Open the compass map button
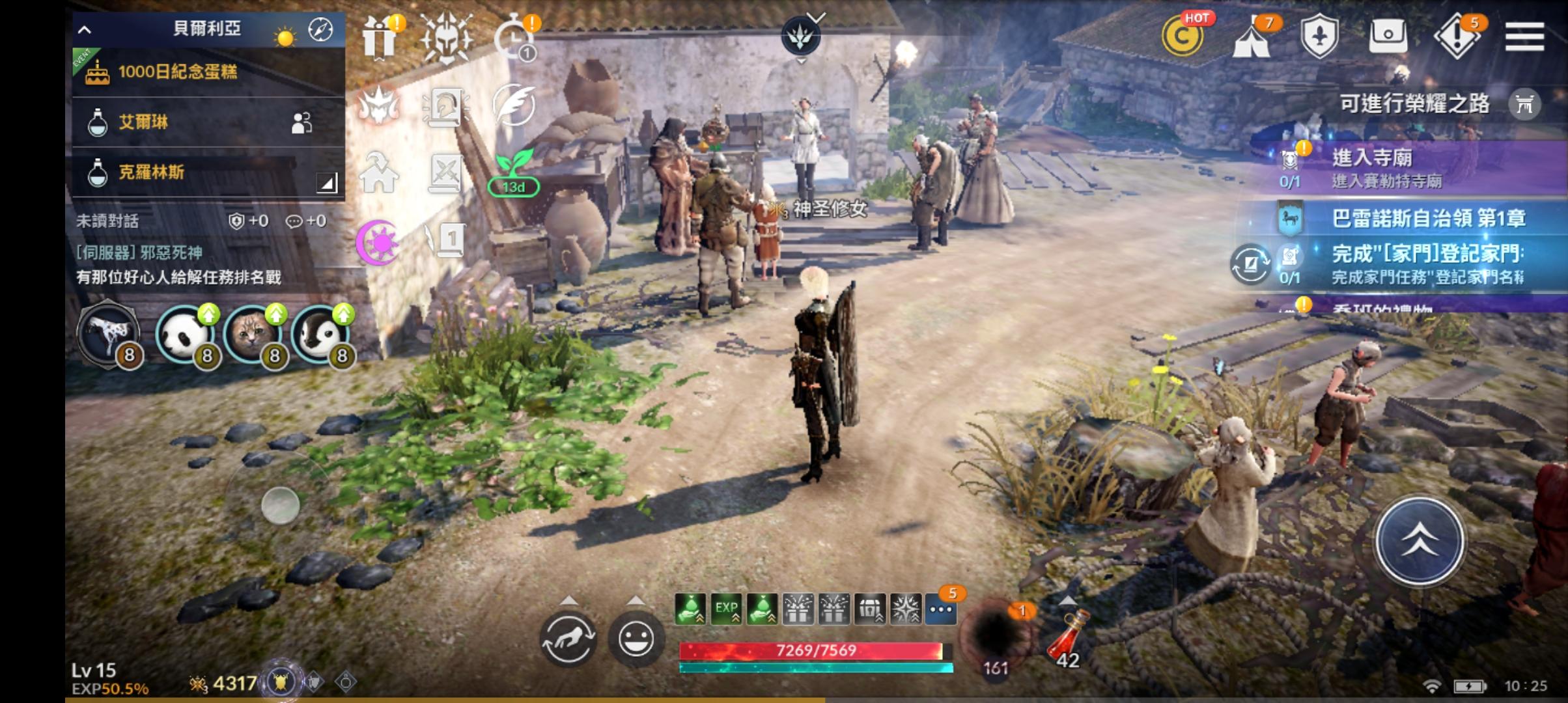This screenshot has height=703, width=1568. click(320, 29)
